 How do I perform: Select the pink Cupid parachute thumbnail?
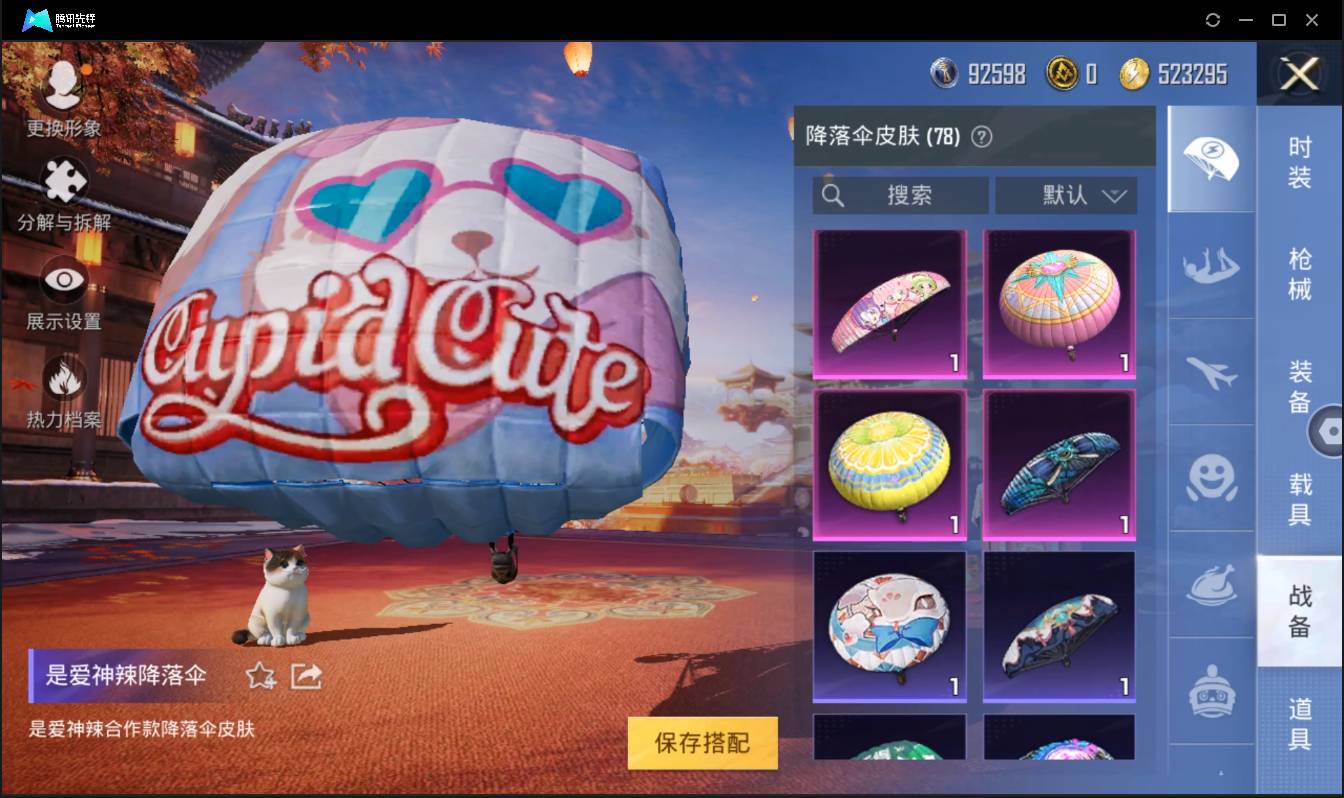pyautogui.click(x=889, y=303)
